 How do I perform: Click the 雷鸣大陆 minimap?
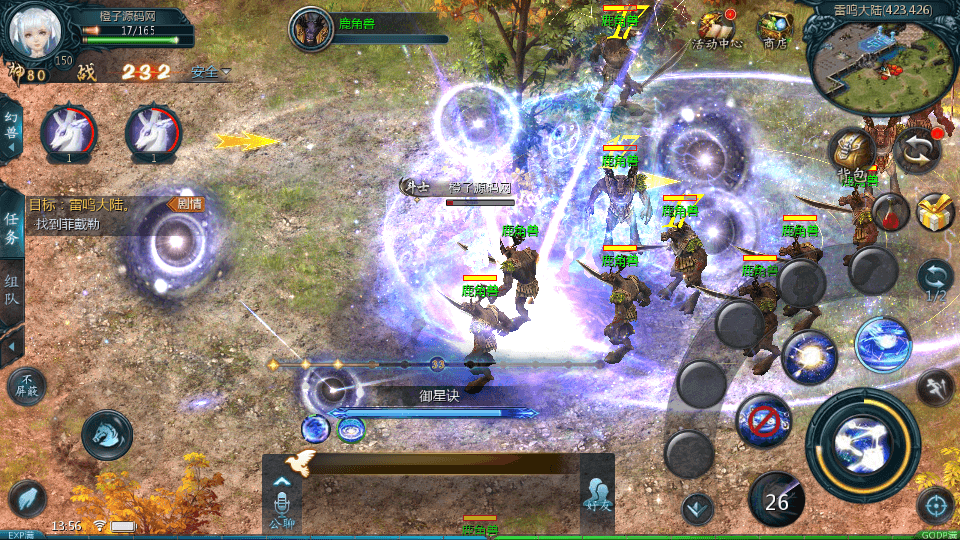(x=880, y=62)
